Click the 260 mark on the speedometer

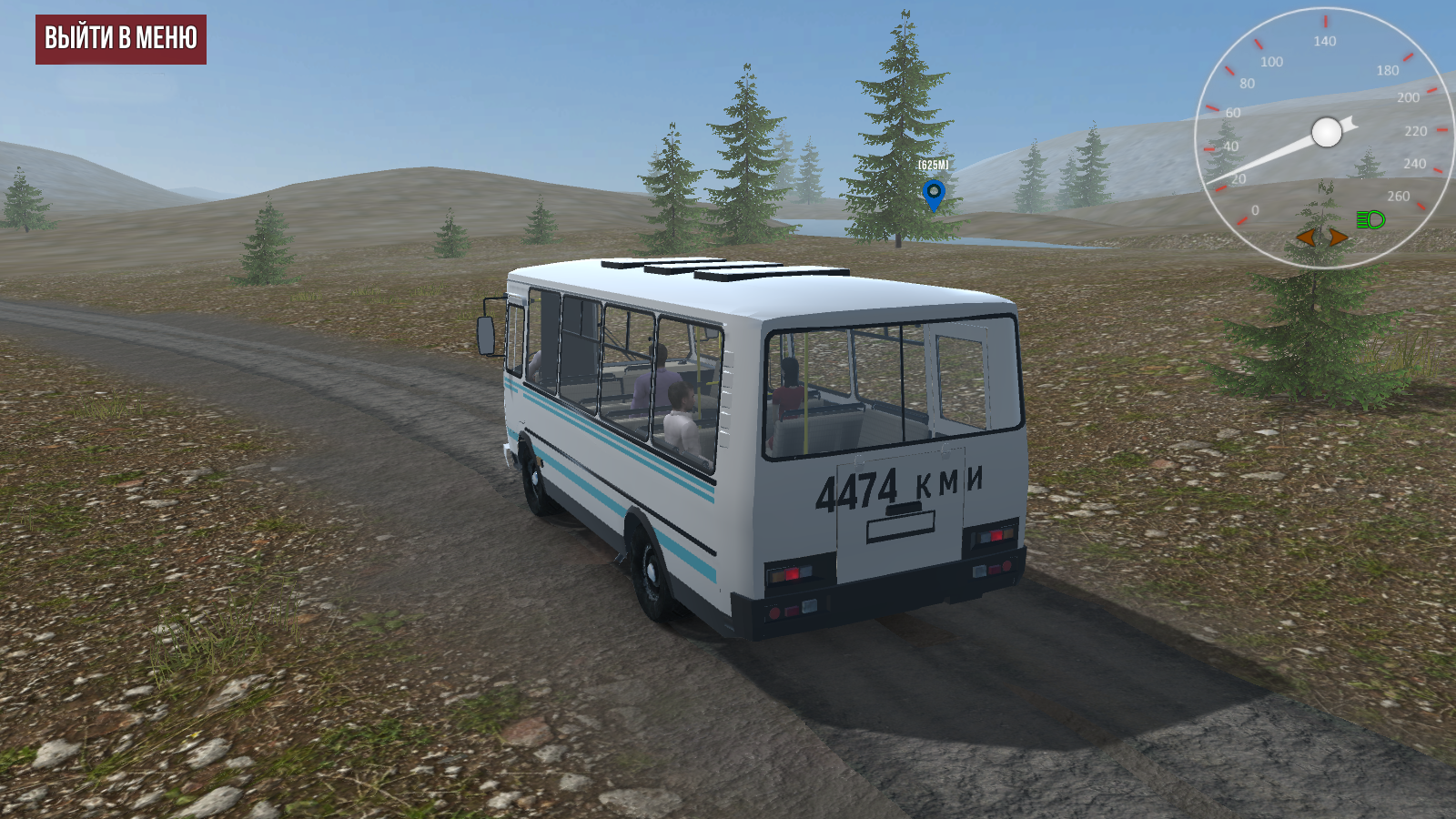[1399, 195]
